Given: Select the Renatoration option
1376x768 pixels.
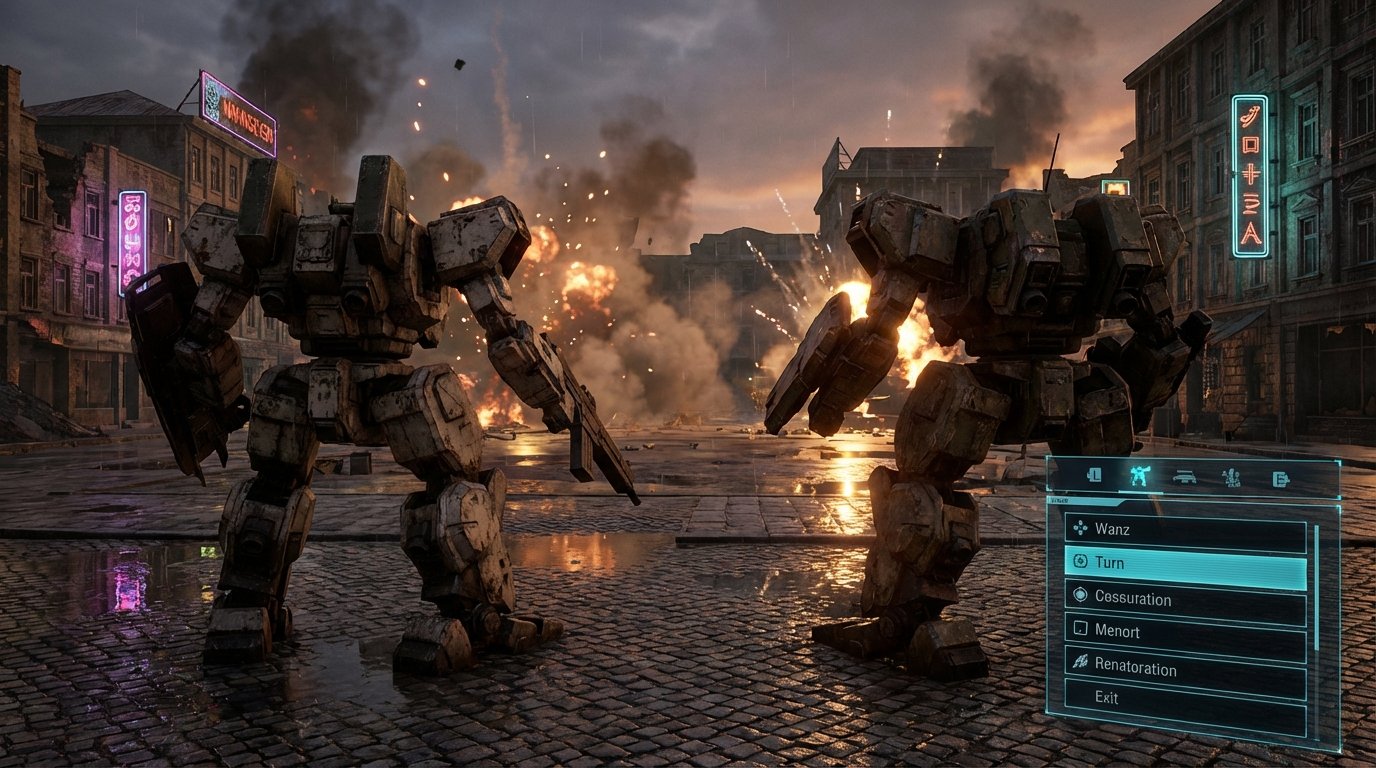Looking at the screenshot, I should coord(1137,665).
